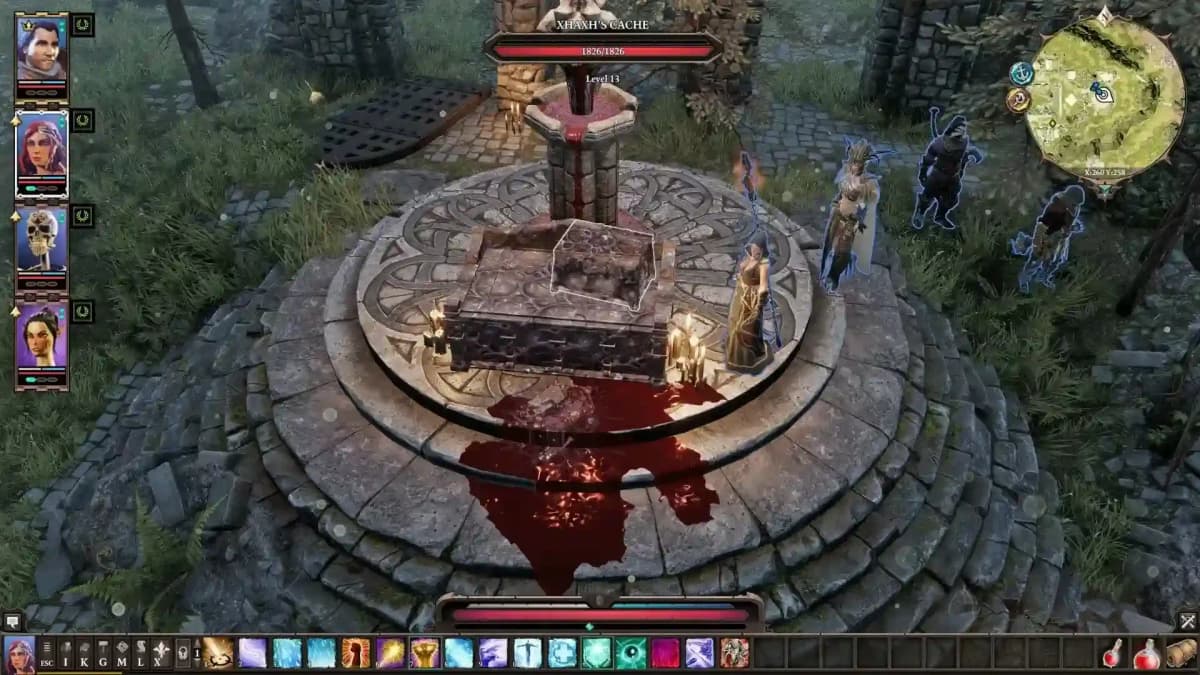Use the teal eye skill icon
The width and height of the screenshot is (1200, 675).
pyautogui.click(x=630, y=653)
